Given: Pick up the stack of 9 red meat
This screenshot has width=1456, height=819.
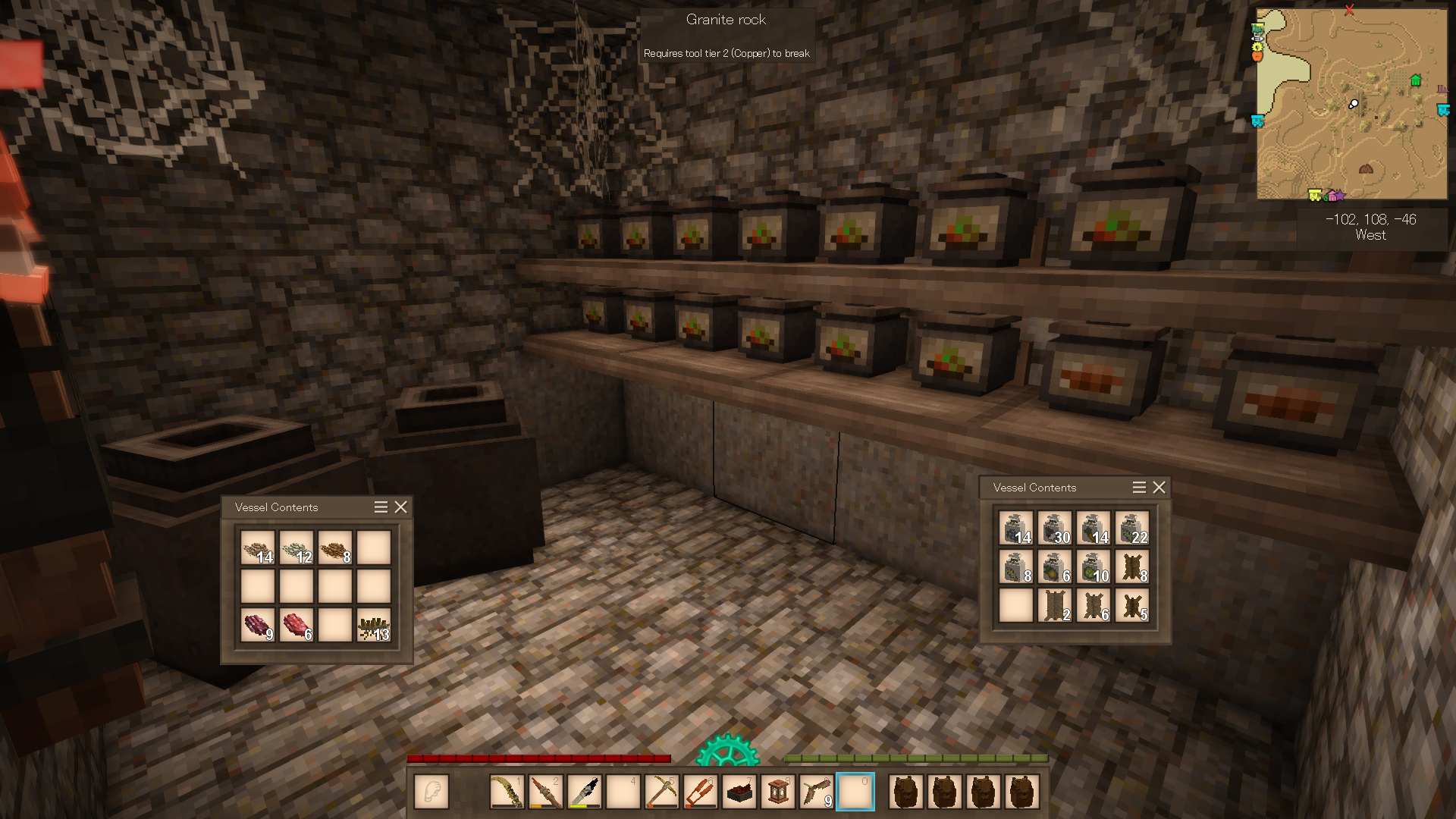Looking at the screenshot, I should tap(258, 626).
